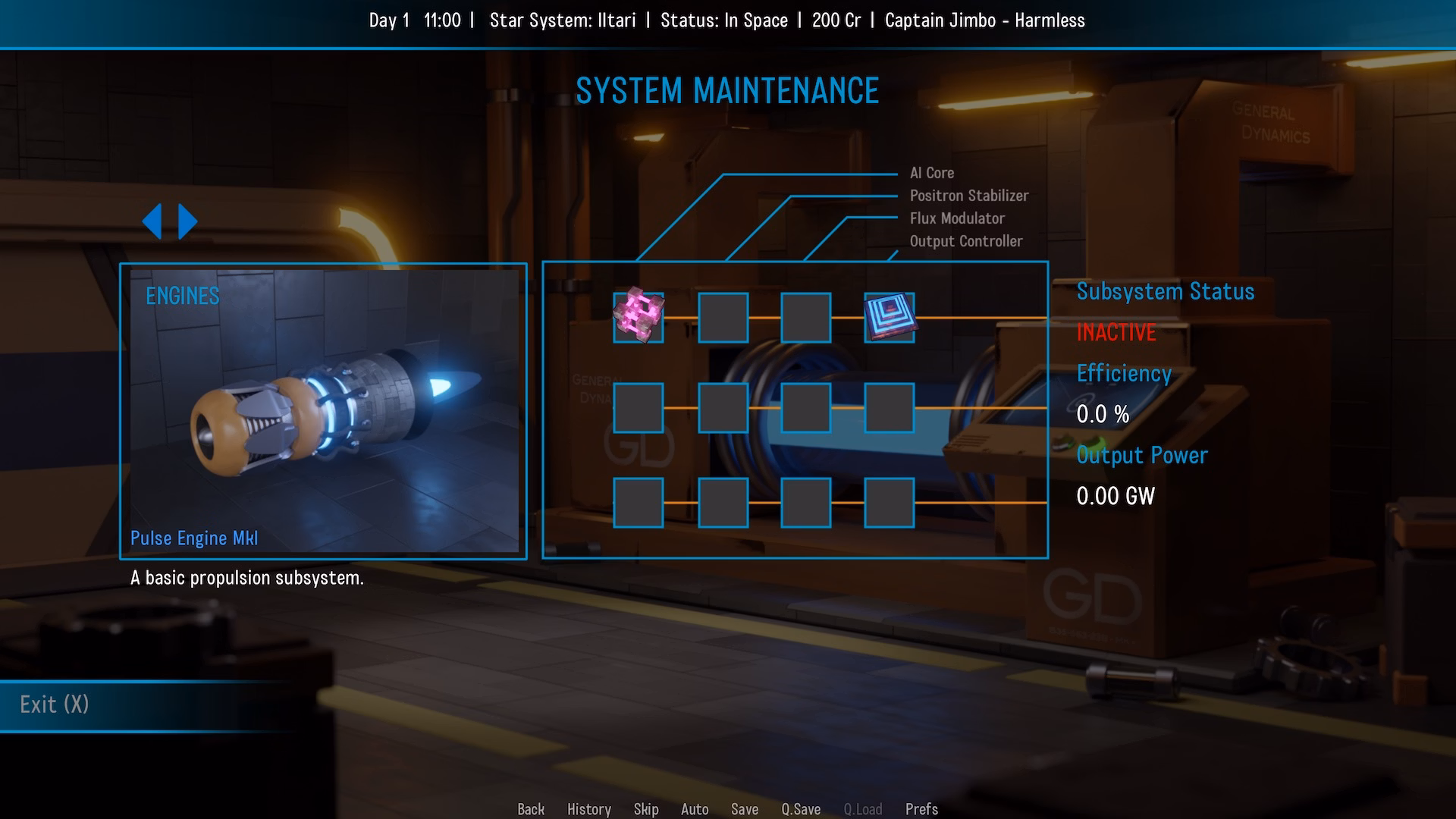
Task: Quick-save using Q.Save
Action: point(801,809)
